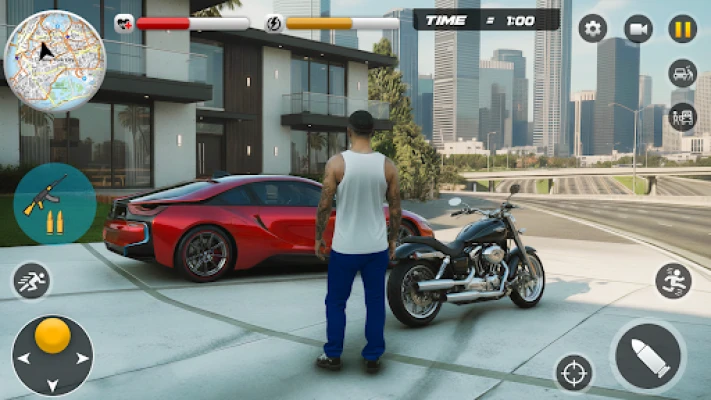Switch camera view with the video camera icon
The image size is (711, 400).
click(x=638, y=28)
